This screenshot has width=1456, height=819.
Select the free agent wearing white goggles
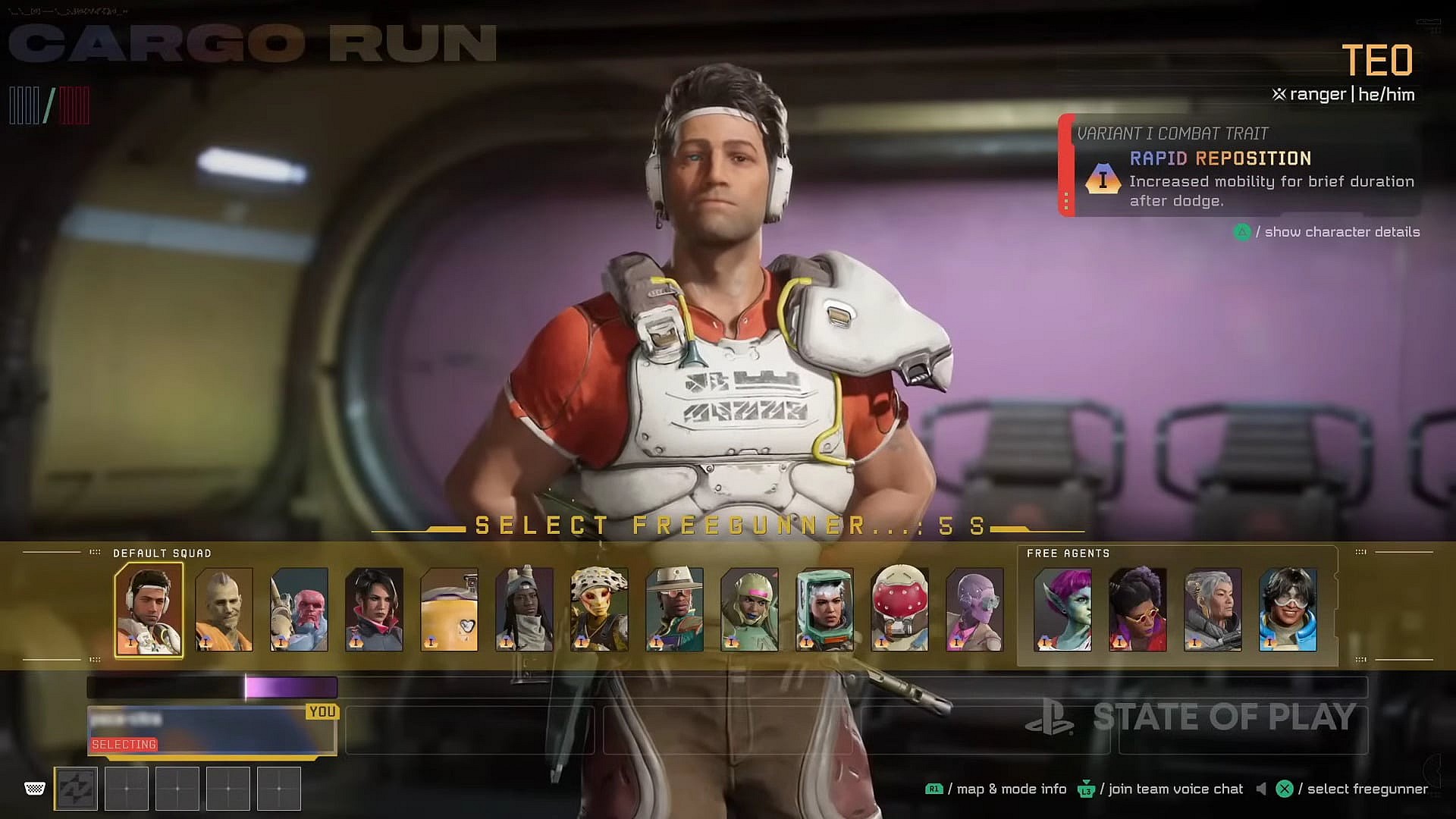pyautogui.click(x=1288, y=610)
